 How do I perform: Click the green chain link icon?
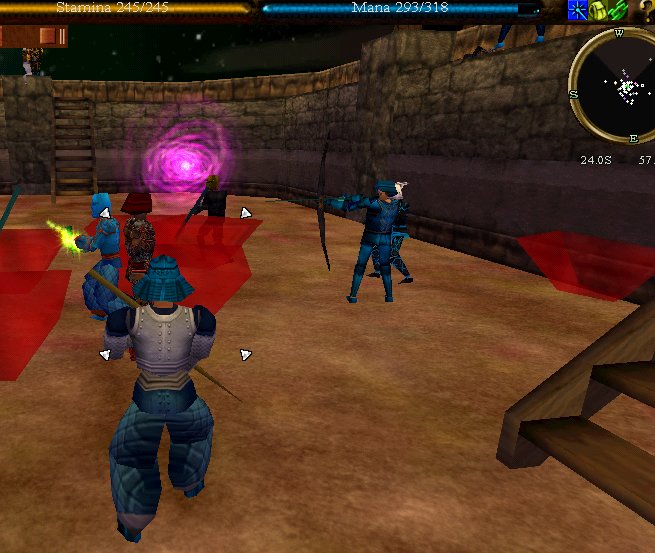pos(620,10)
